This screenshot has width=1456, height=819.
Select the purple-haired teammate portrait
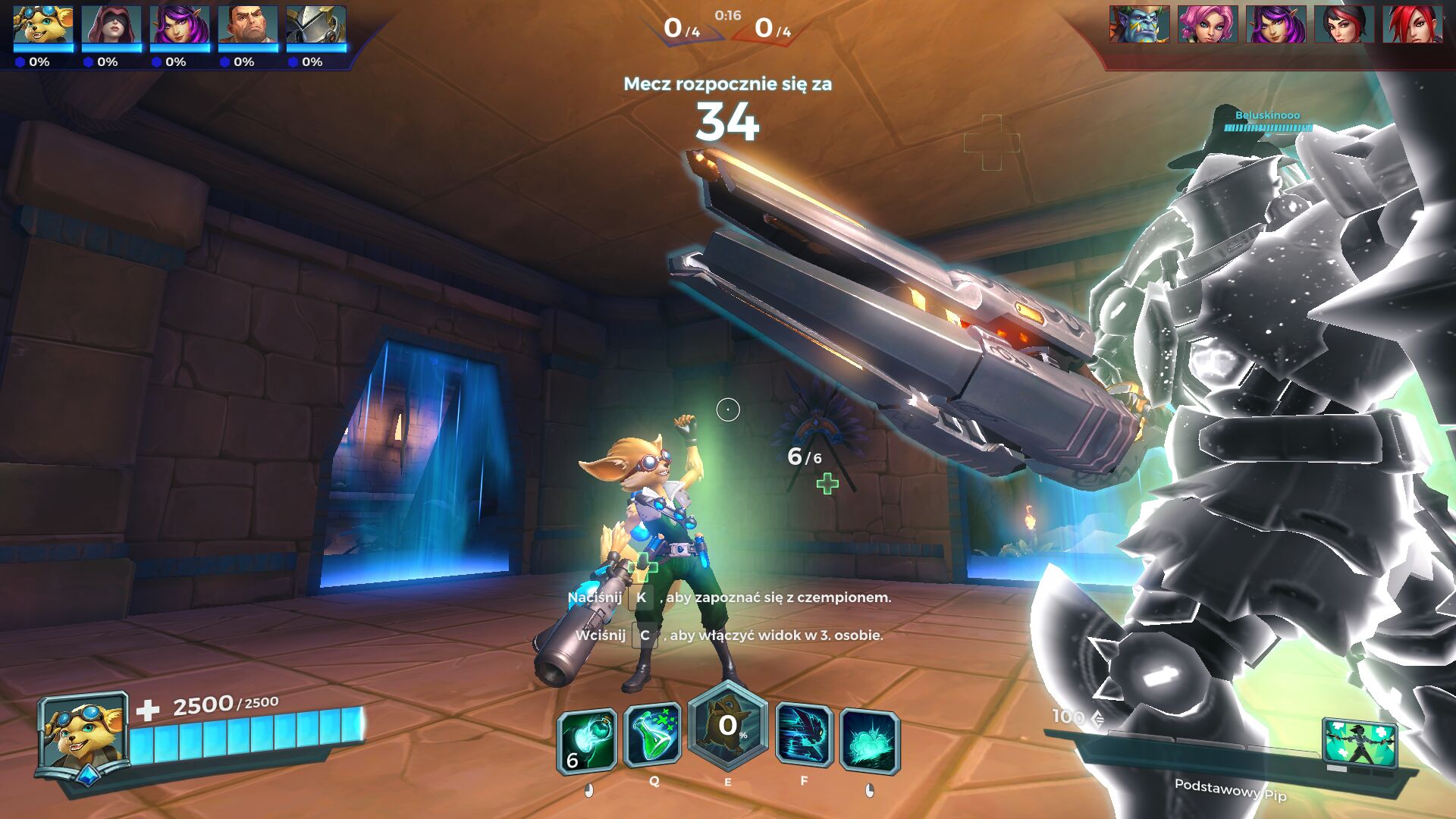coord(180,26)
